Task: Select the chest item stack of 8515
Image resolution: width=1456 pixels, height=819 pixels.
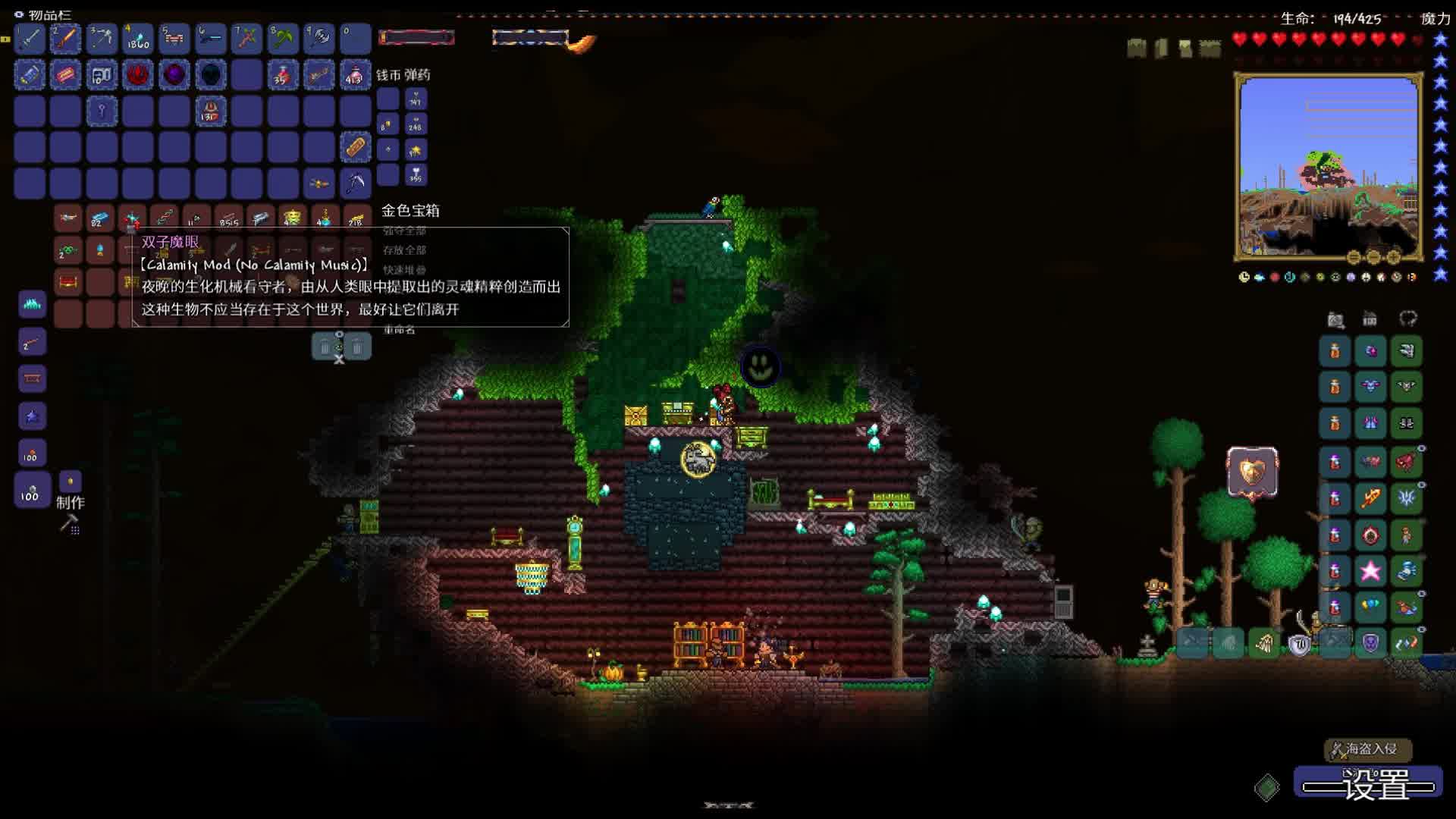Action: coord(228,219)
